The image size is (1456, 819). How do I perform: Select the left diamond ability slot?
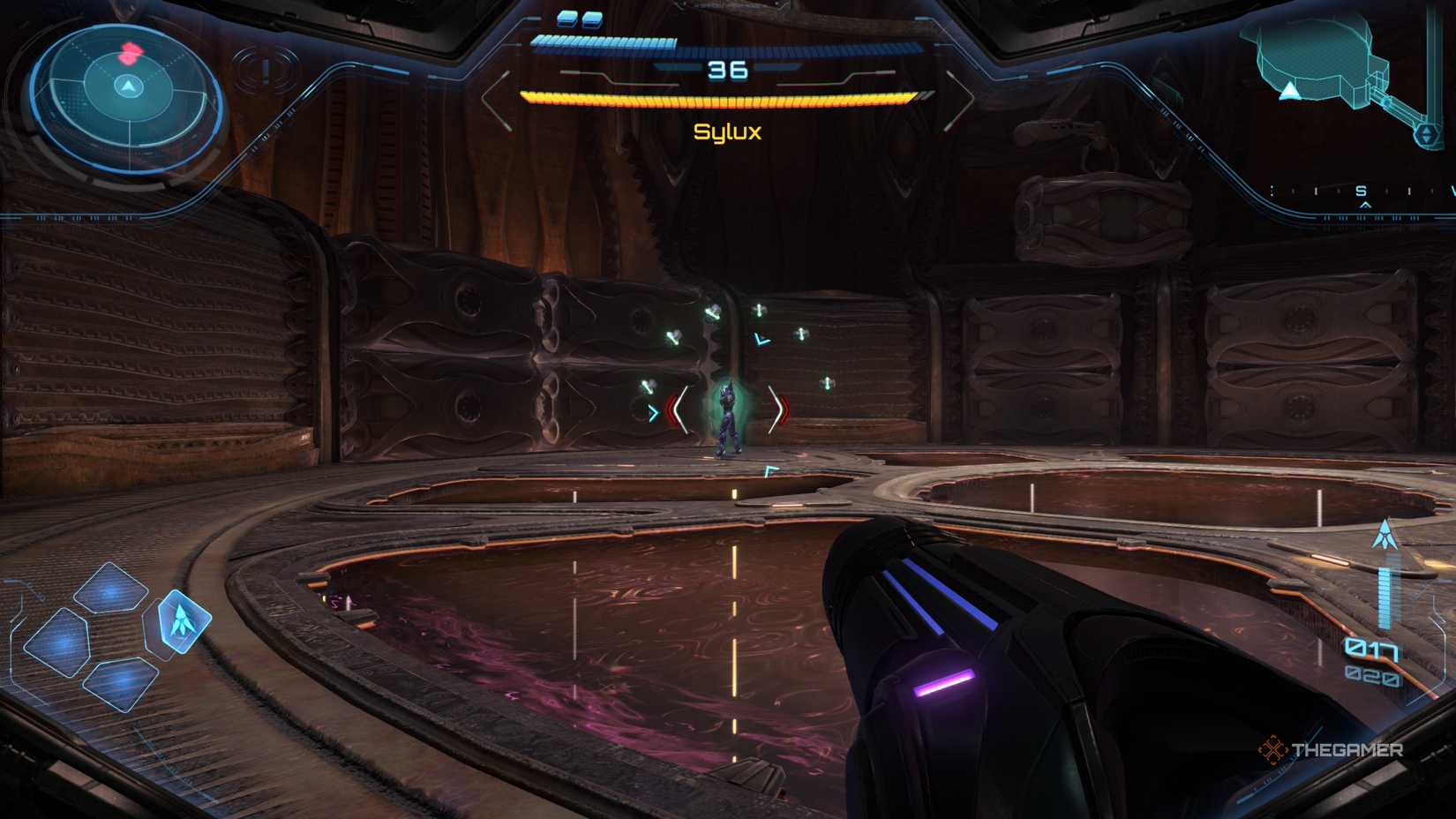click(x=58, y=641)
